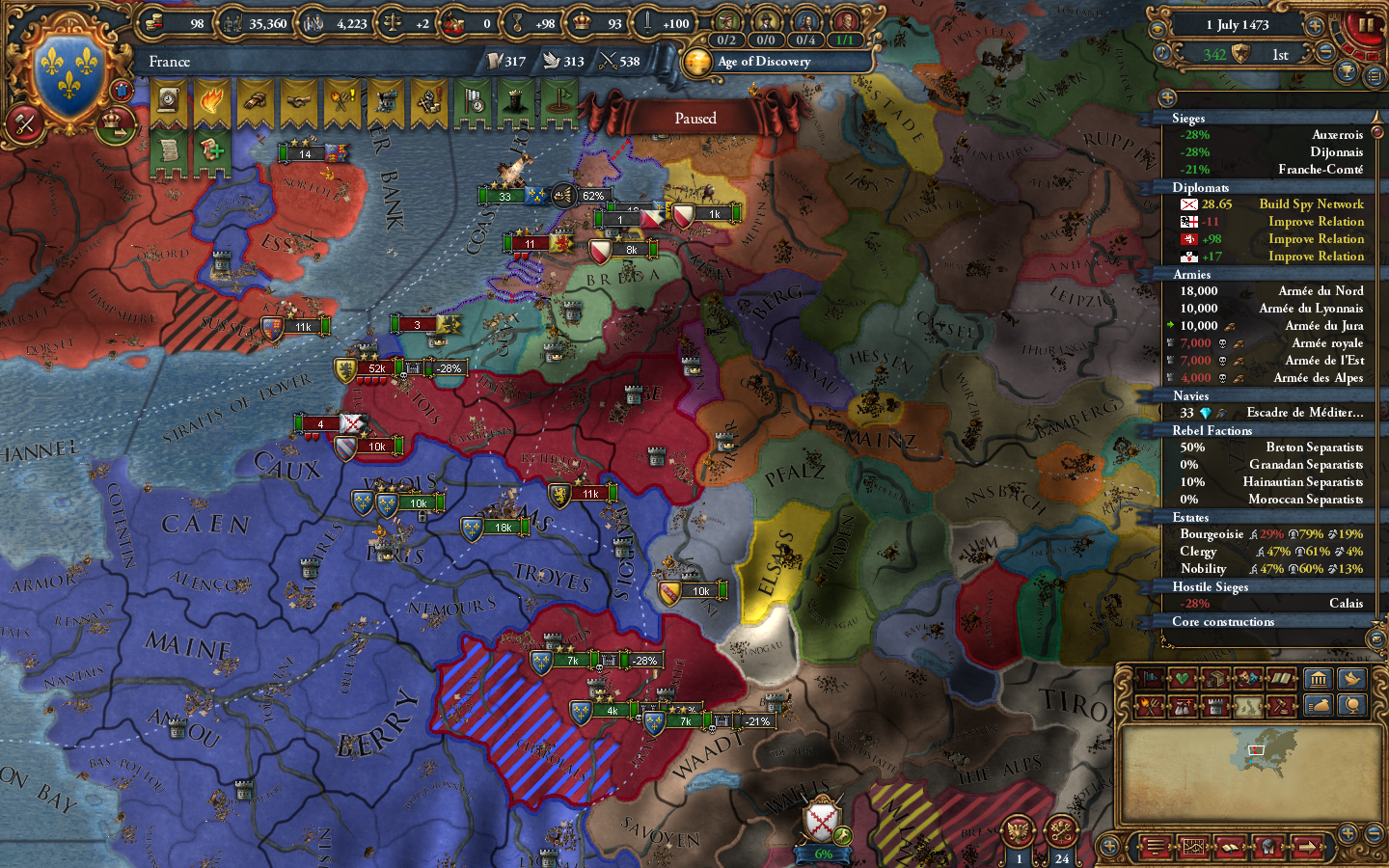This screenshot has height=868, width=1389.
Task: Switch to the Diplomacy masks tab above the minimap
Action: pyautogui.click(x=1246, y=676)
